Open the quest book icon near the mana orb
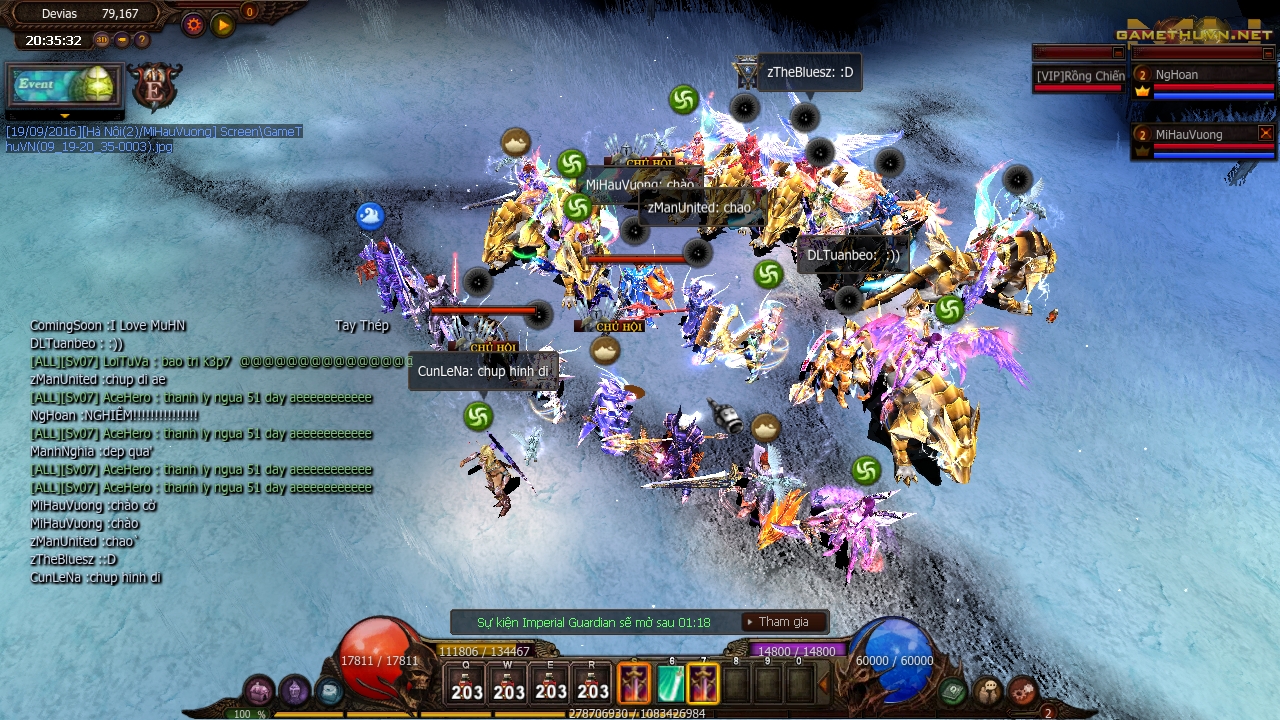The width and height of the screenshot is (1280, 720). (950, 690)
